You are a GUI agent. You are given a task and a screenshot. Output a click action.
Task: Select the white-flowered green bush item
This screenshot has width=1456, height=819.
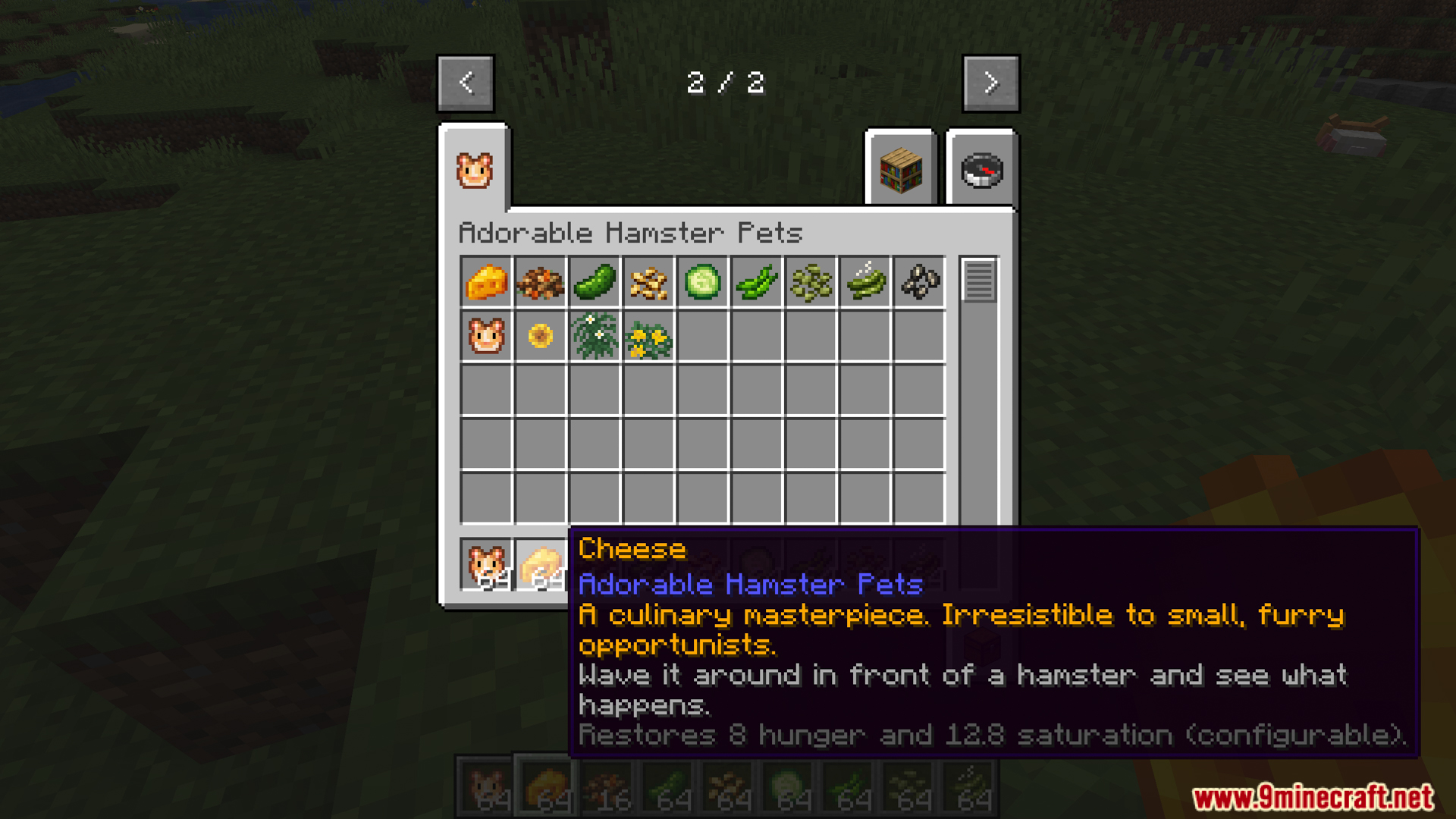tap(595, 336)
